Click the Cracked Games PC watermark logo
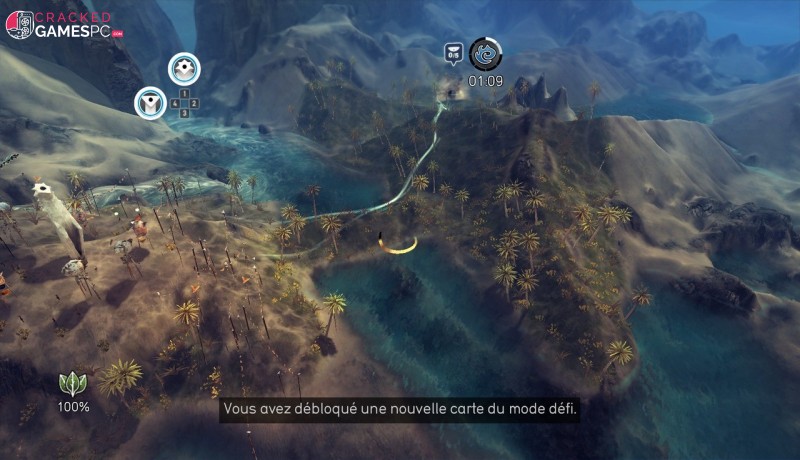Image resolution: width=800 pixels, height=460 pixels. click(x=63, y=24)
